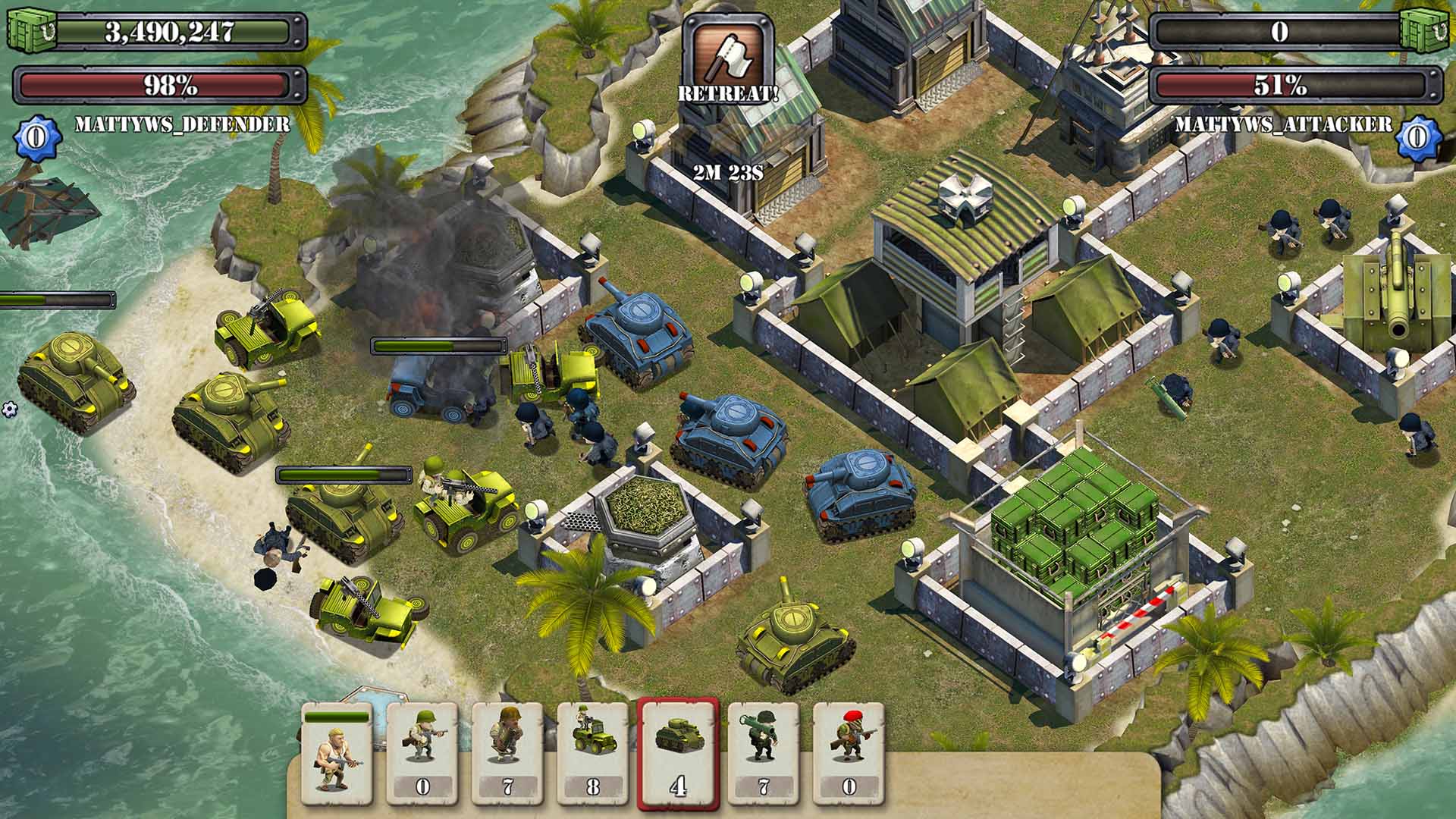Click the defender's blue medal badge
1456x819 pixels.
(x=33, y=136)
